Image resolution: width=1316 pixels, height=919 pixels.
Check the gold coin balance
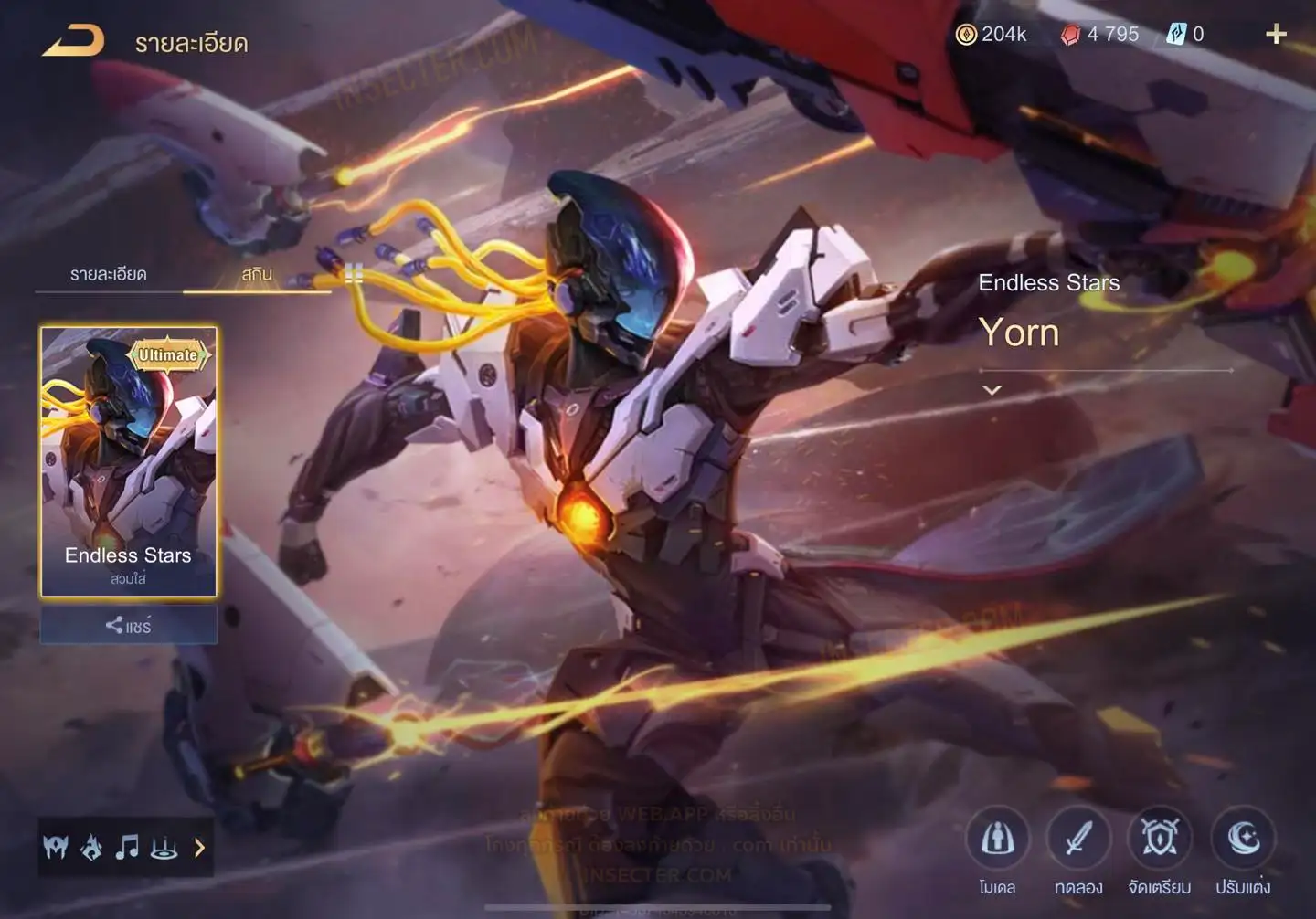pyautogui.click(x=992, y=35)
